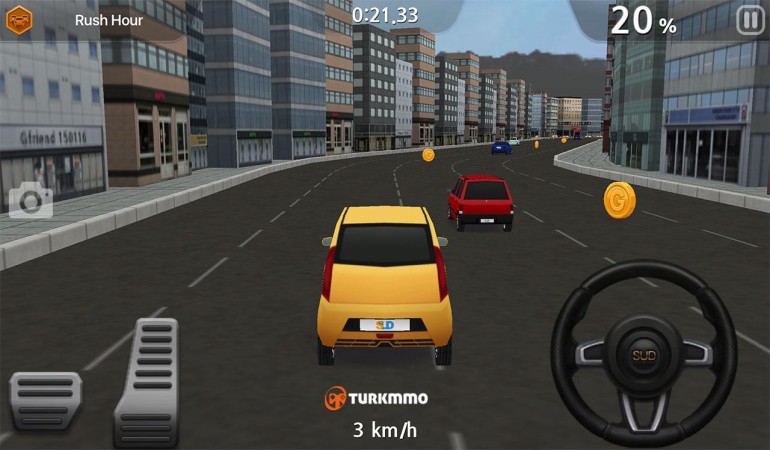This screenshot has height=450, width=770.
Task: Tap the orange car icon beside Rush Hour
Action: [x=20, y=20]
